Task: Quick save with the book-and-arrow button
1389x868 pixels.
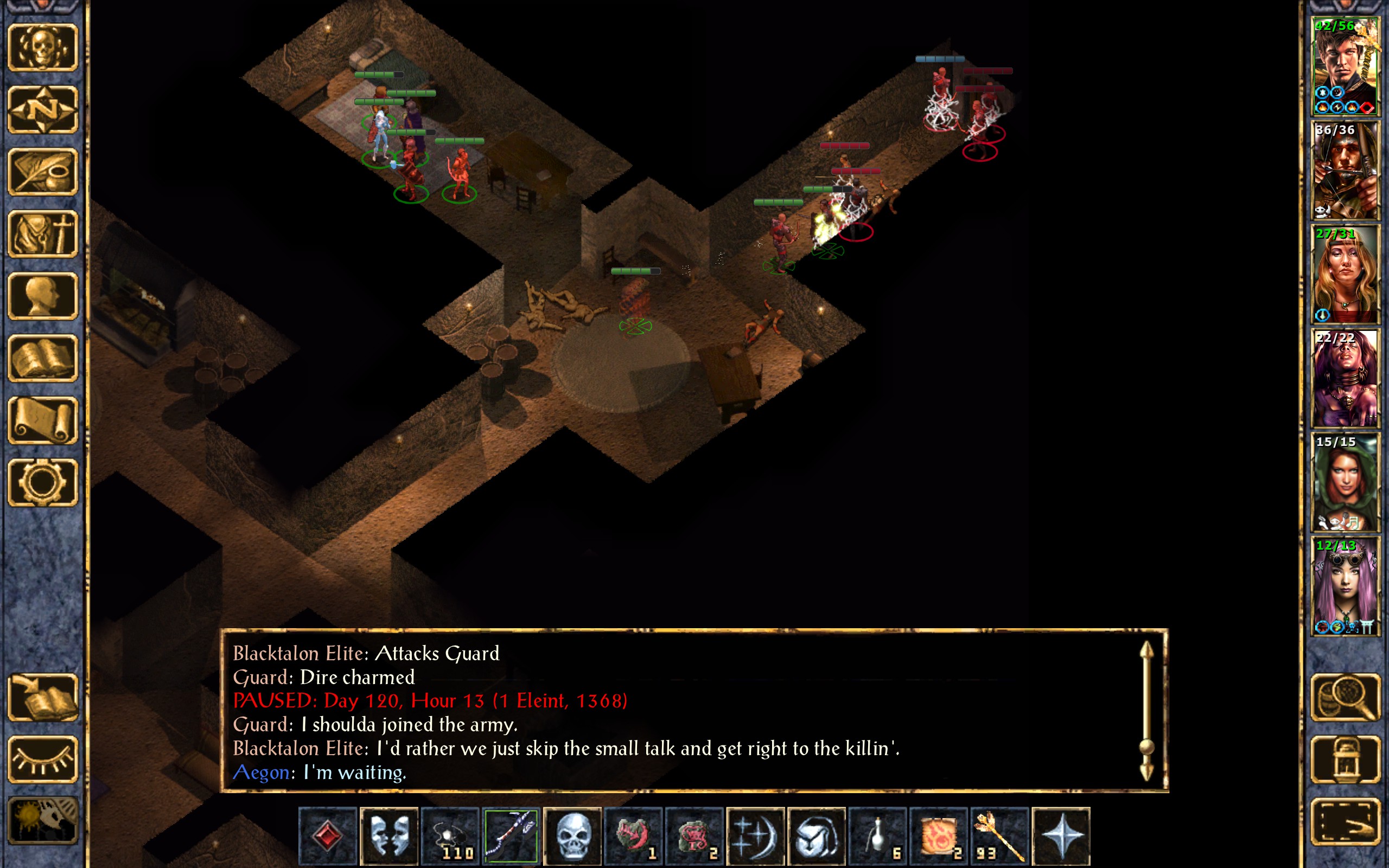Action: 42,697
